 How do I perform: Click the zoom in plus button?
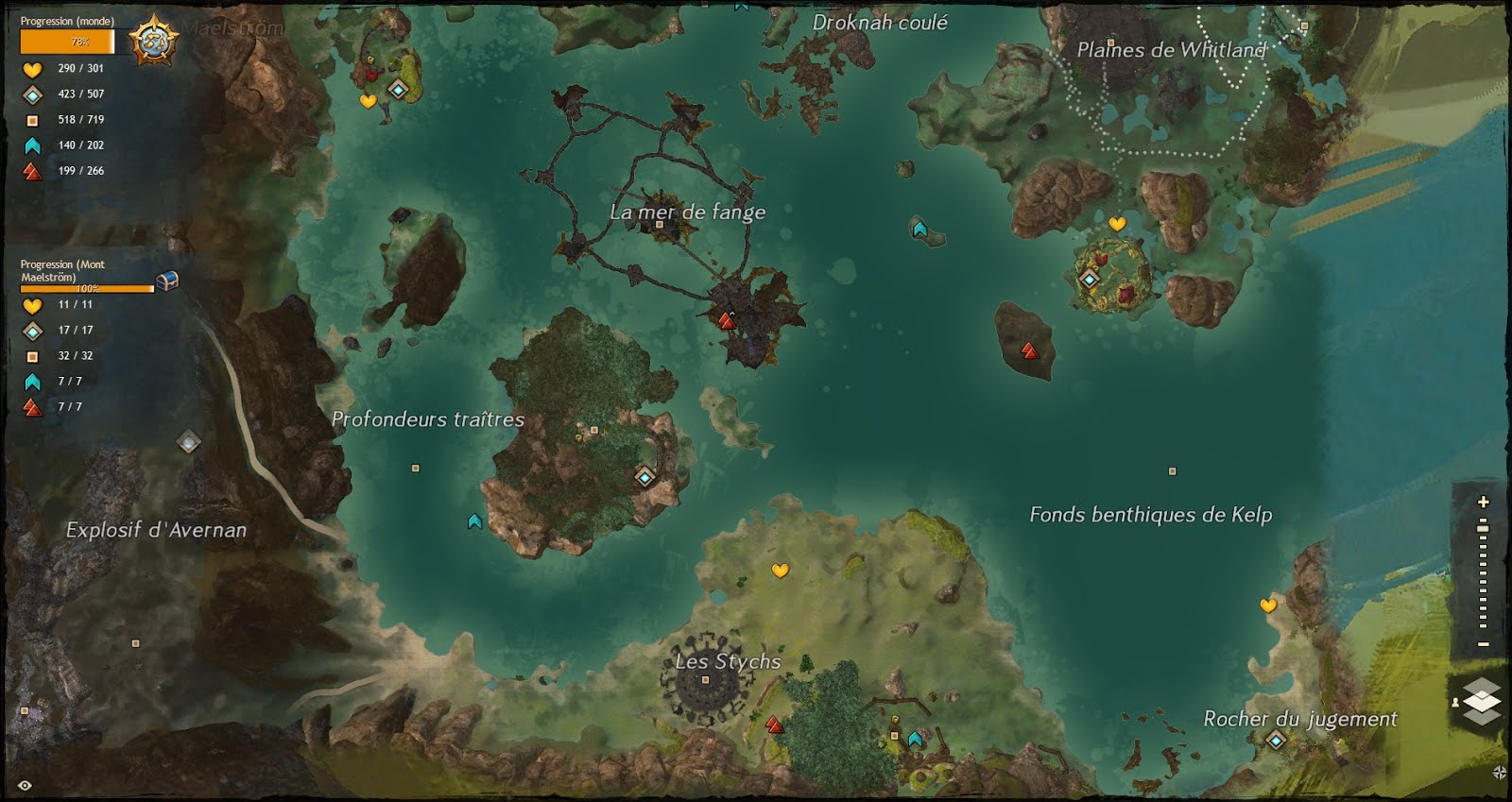[x=1483, y=503]
